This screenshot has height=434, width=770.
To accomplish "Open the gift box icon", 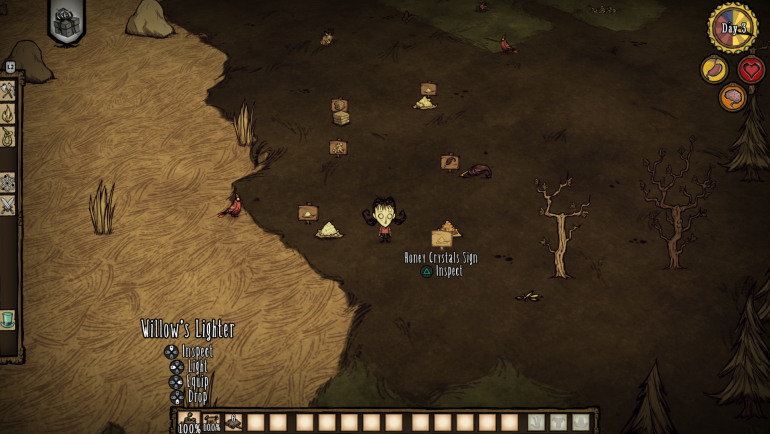I will pyautogui.click(x=66, y=21).
